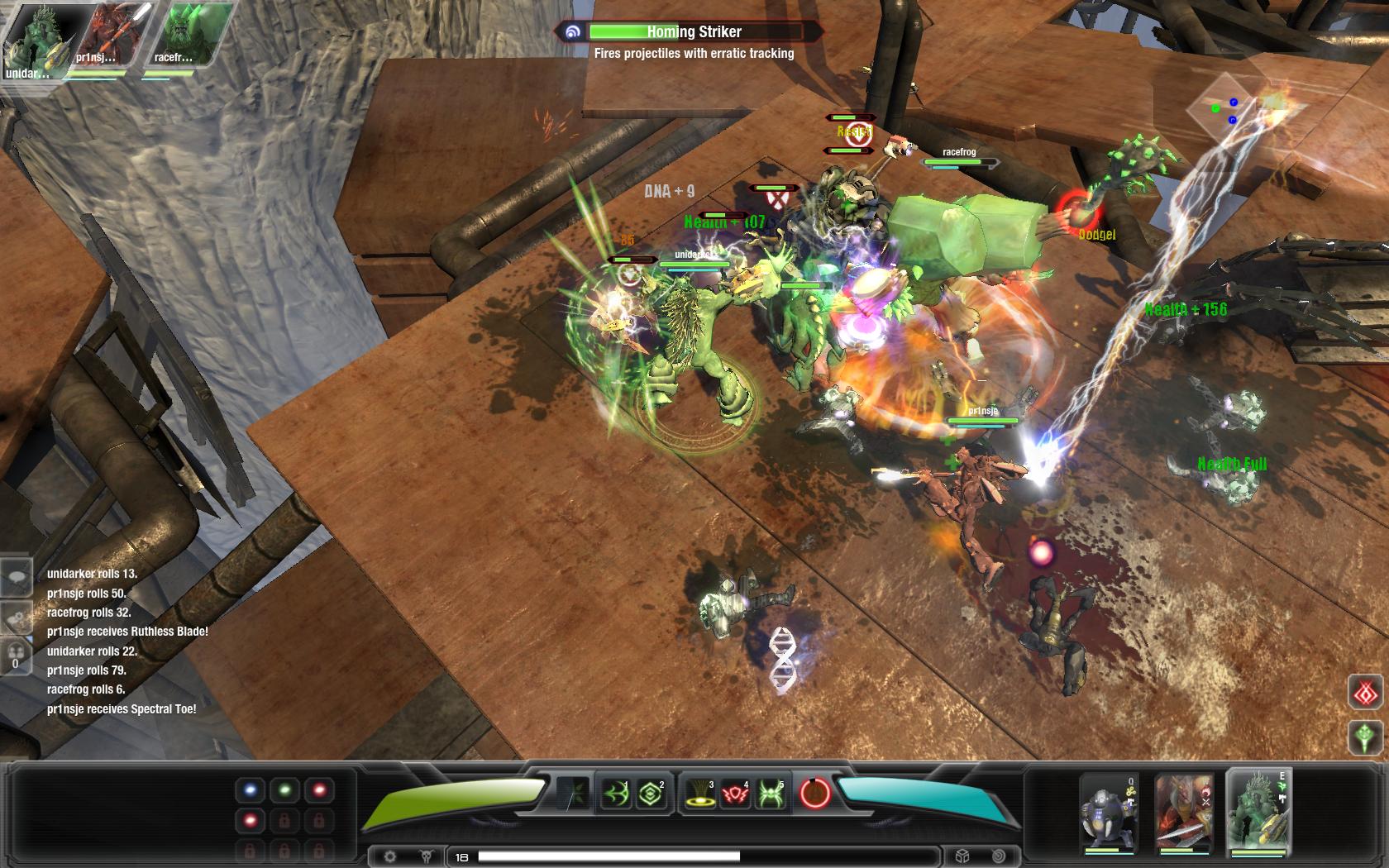
Task: Click the red circular cooldown ability
Action: coord(814,794)
